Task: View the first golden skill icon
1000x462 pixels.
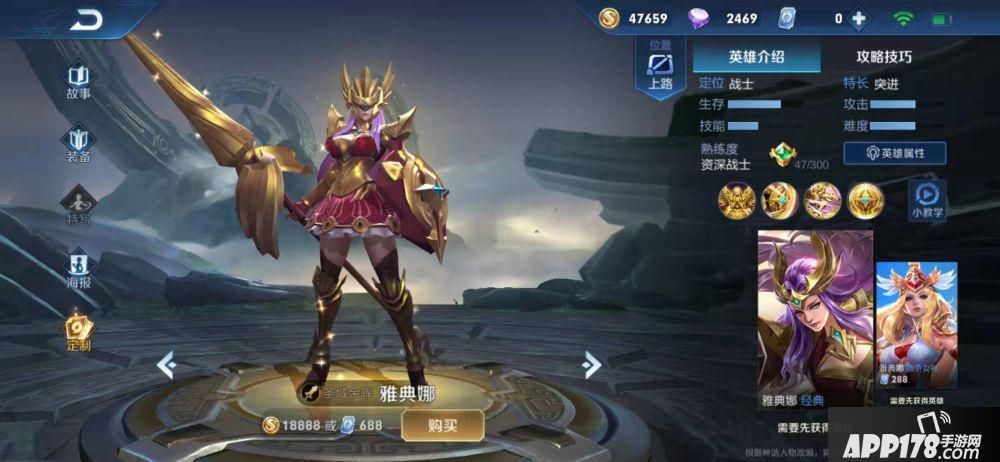Action: tap(735, 202)
